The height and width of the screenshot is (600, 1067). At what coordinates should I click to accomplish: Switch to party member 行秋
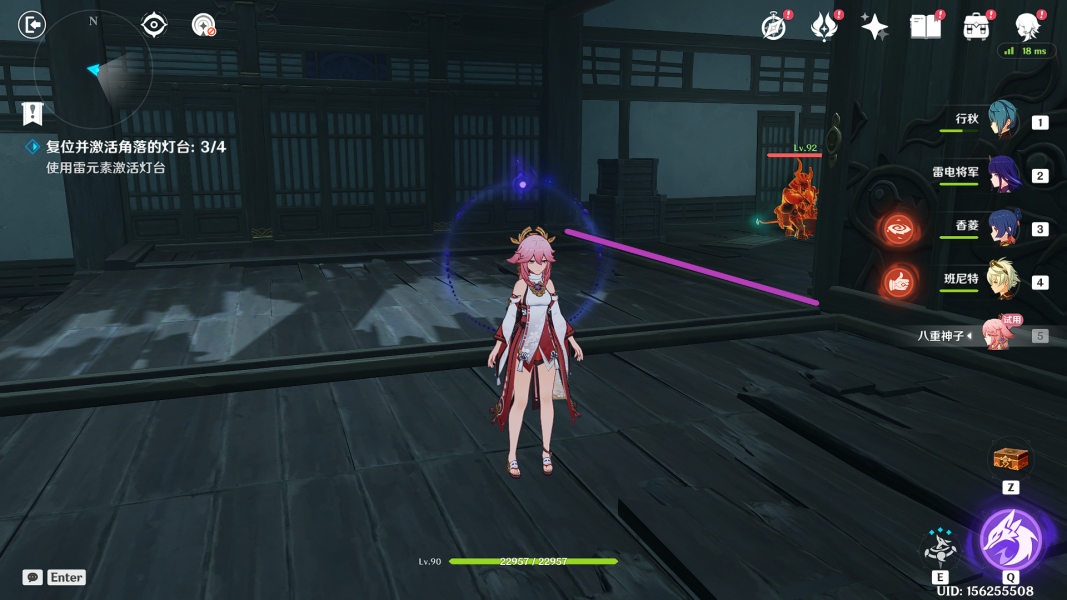1002,120
